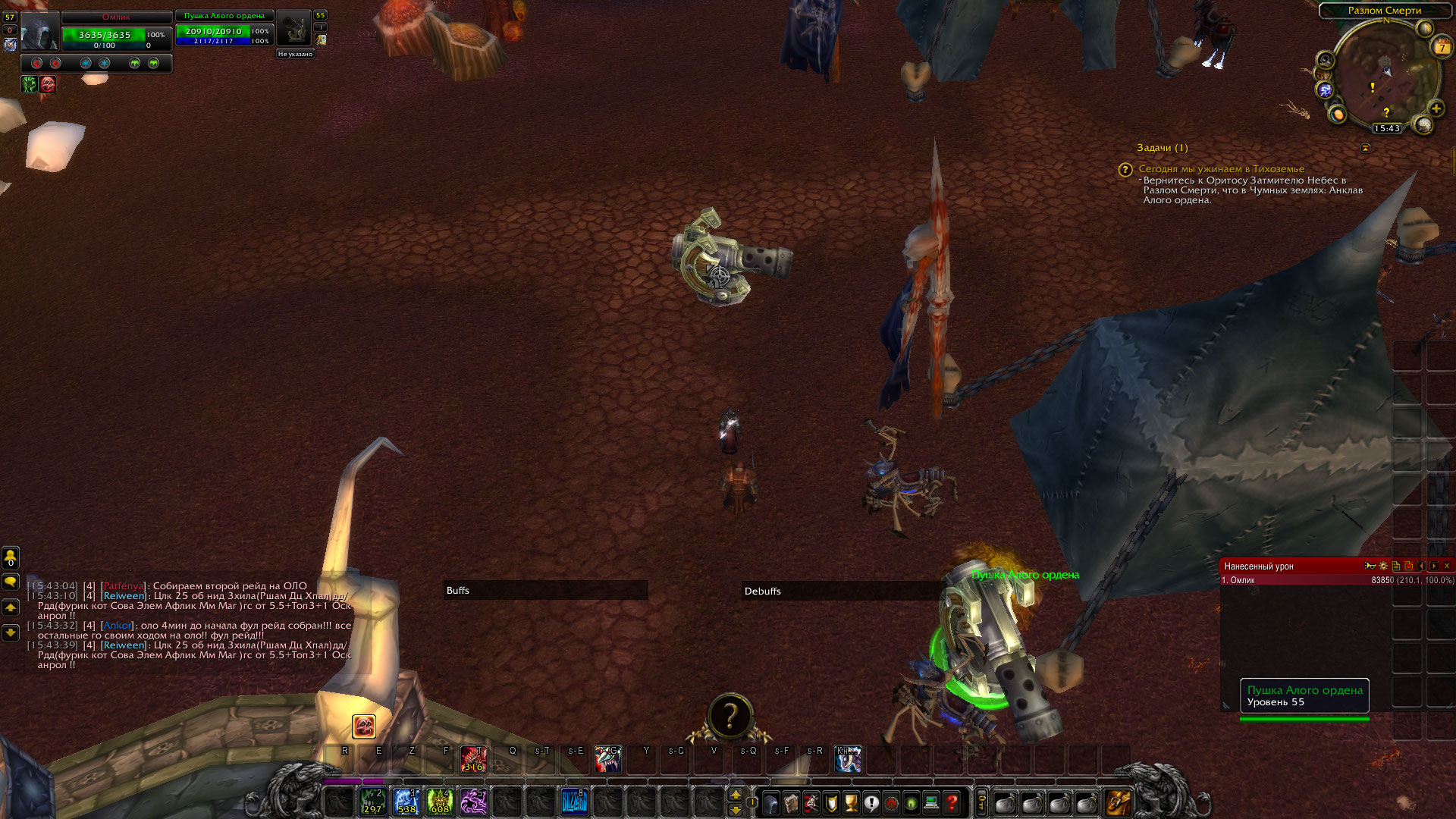Open the character info micro button

[770, 802]
